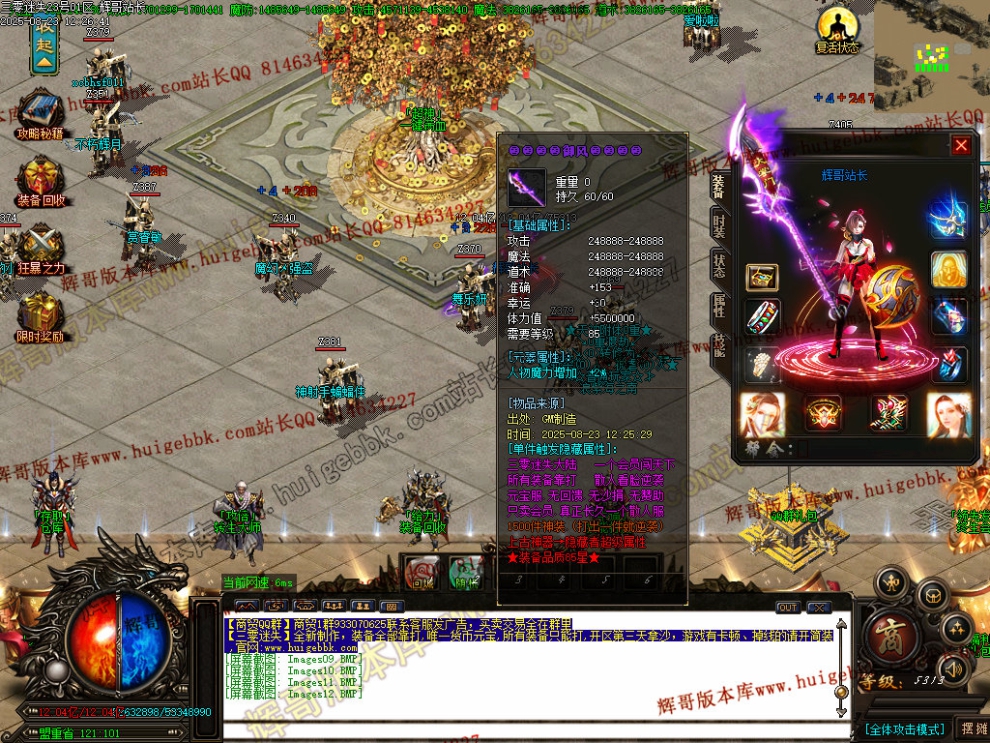Show the 属性 attributes tab
Viewport: 990px width, 743px height.
pyautogui.click(x=718, y=307)
